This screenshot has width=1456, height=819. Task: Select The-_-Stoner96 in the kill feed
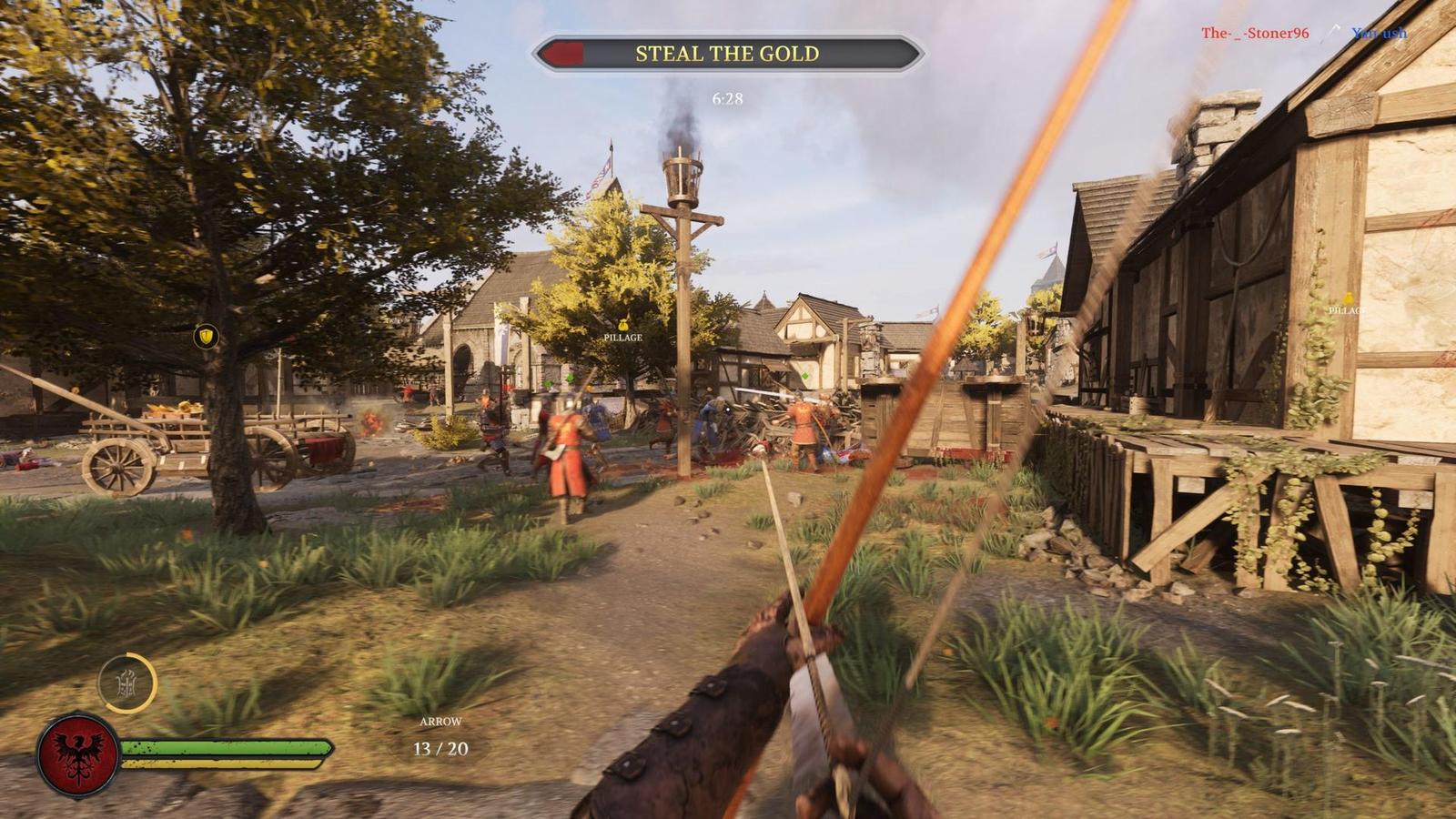(1254, 34)
